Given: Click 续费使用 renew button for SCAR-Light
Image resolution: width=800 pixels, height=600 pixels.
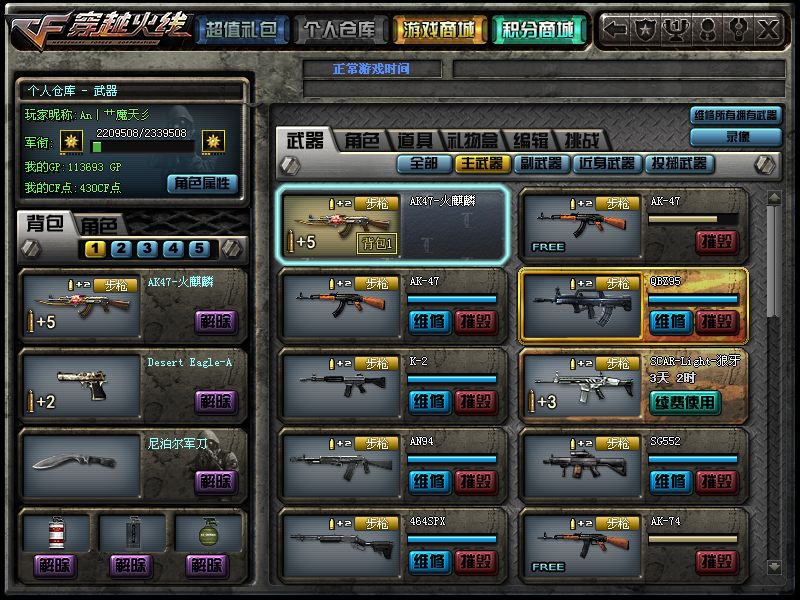Looking at the screenshot, I should pyautogui.click(x=684, y=402).
